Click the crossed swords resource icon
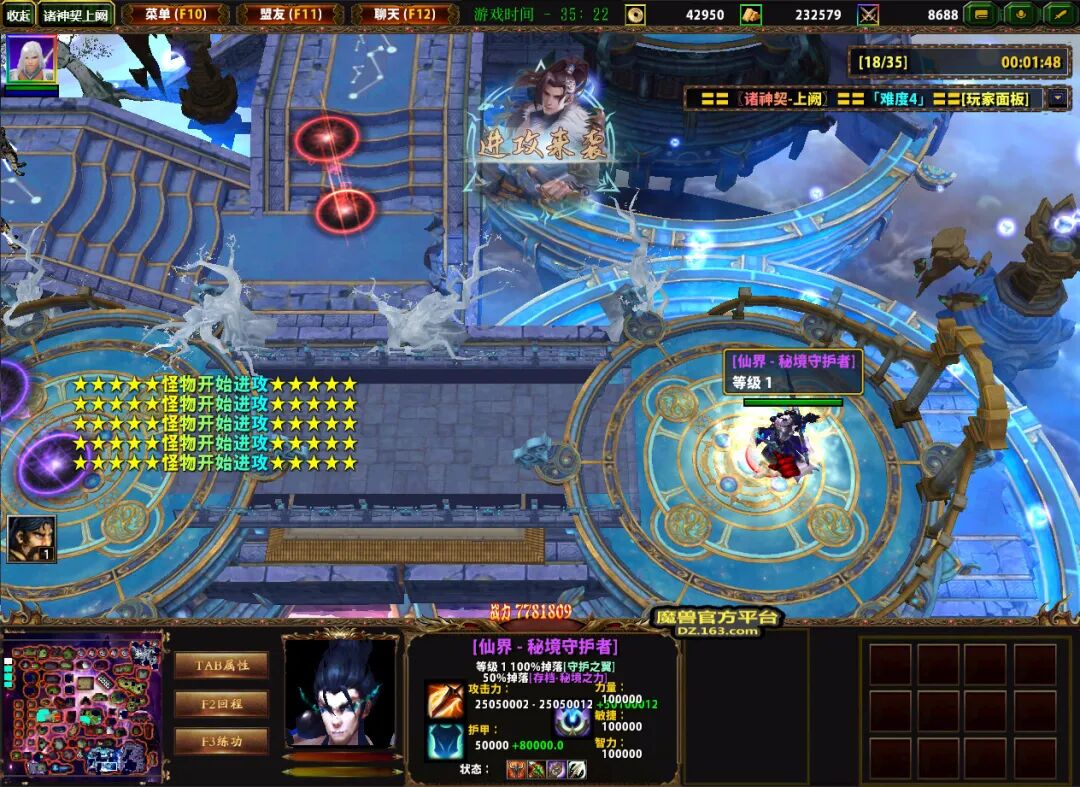The width and height of the screenshot is (1080, 787). point(868,15)
